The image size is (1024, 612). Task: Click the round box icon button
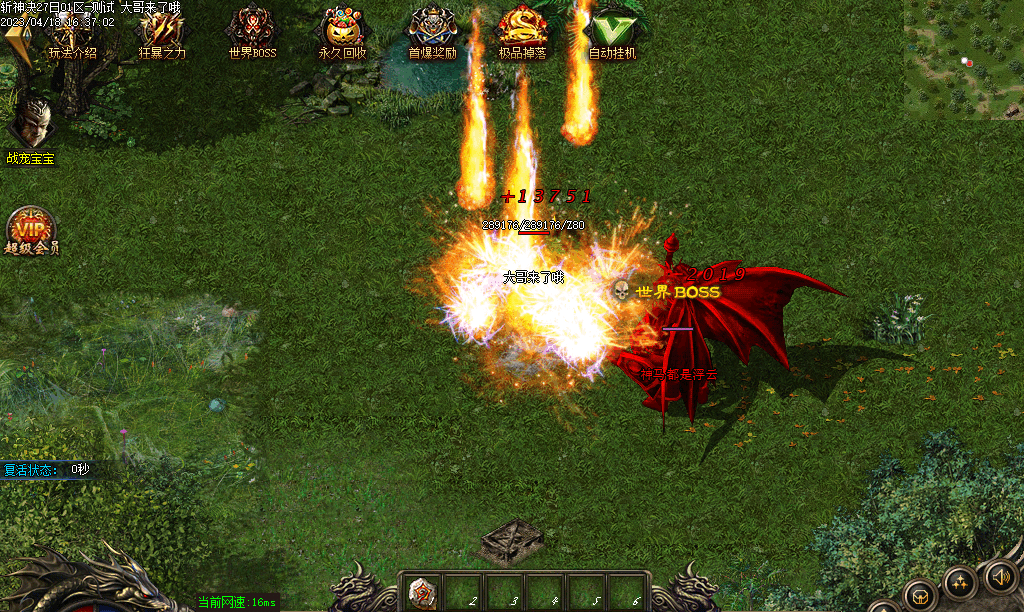click(x=920, y=596)
